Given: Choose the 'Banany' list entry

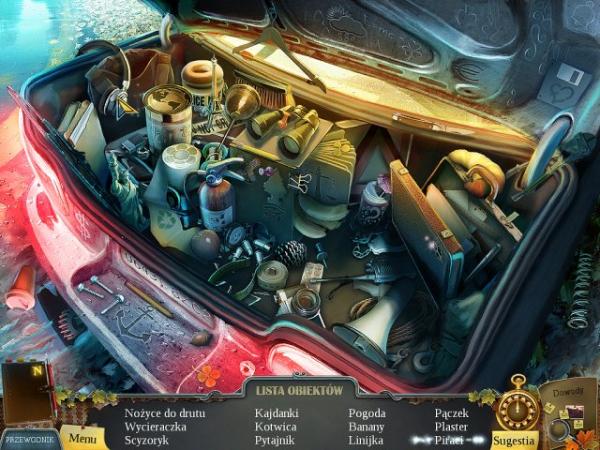Looking at the screenshot, I should click(x=367, y=425).
